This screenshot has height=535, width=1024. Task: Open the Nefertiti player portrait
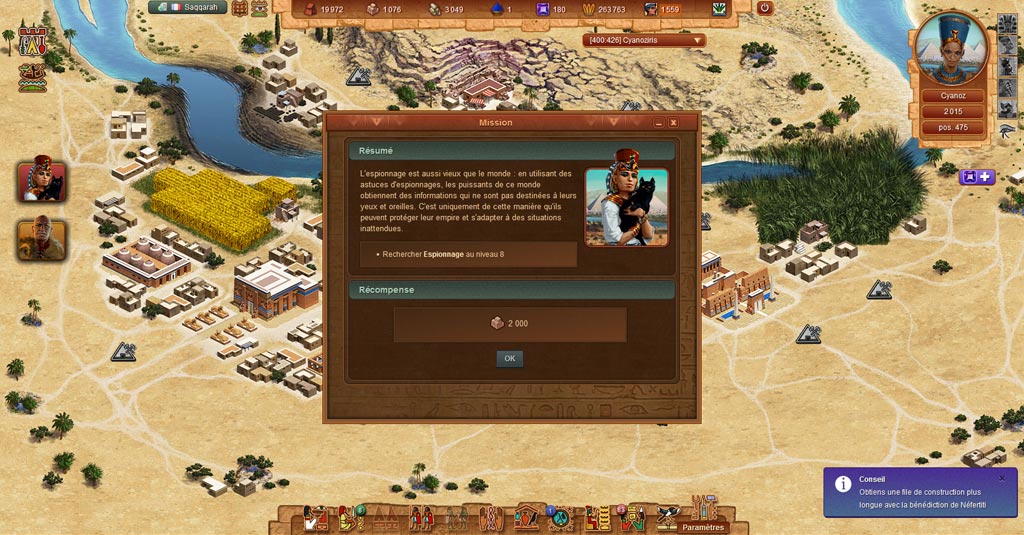tap(951, 50)
